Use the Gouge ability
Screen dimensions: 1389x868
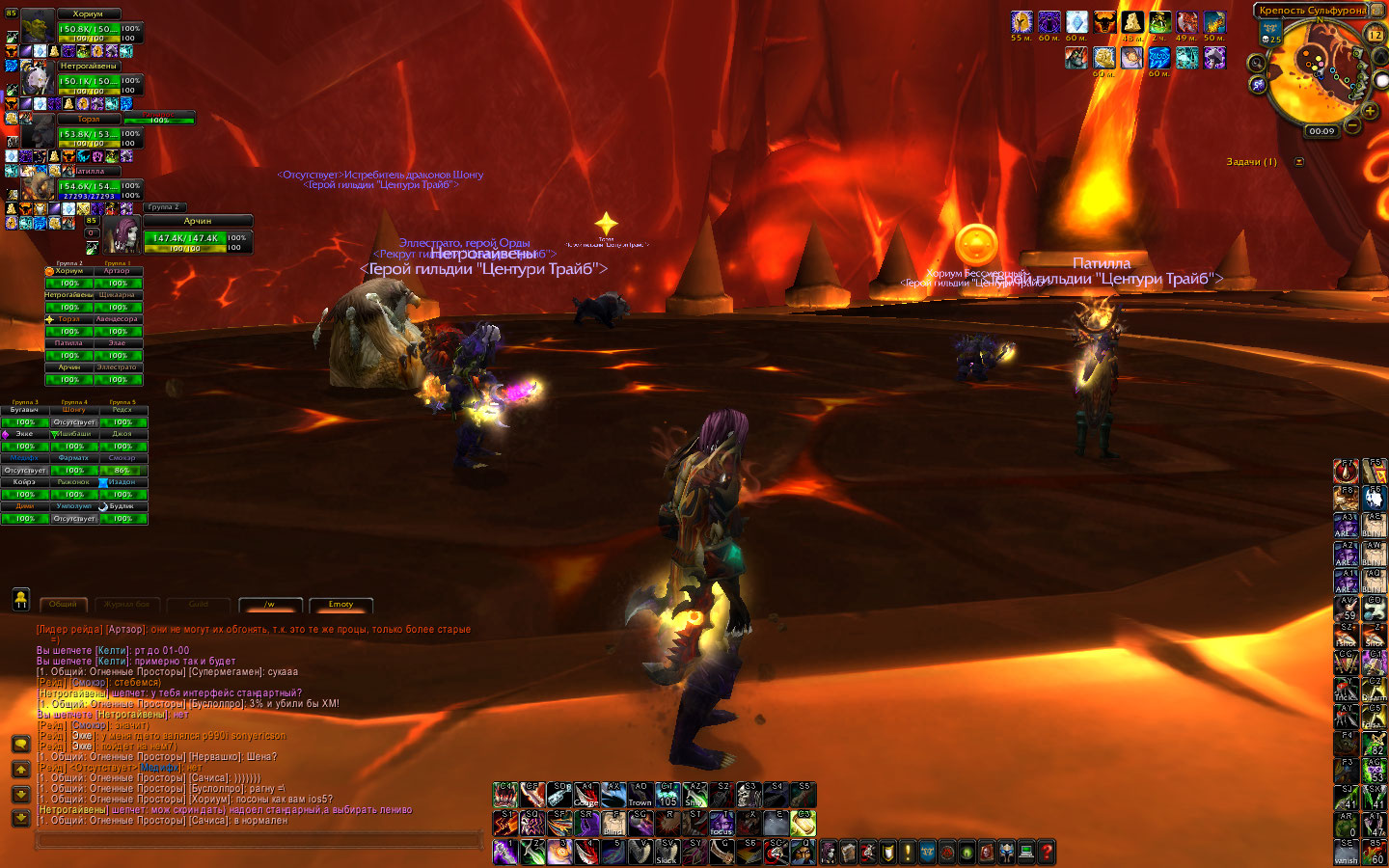tap(586, 795)
